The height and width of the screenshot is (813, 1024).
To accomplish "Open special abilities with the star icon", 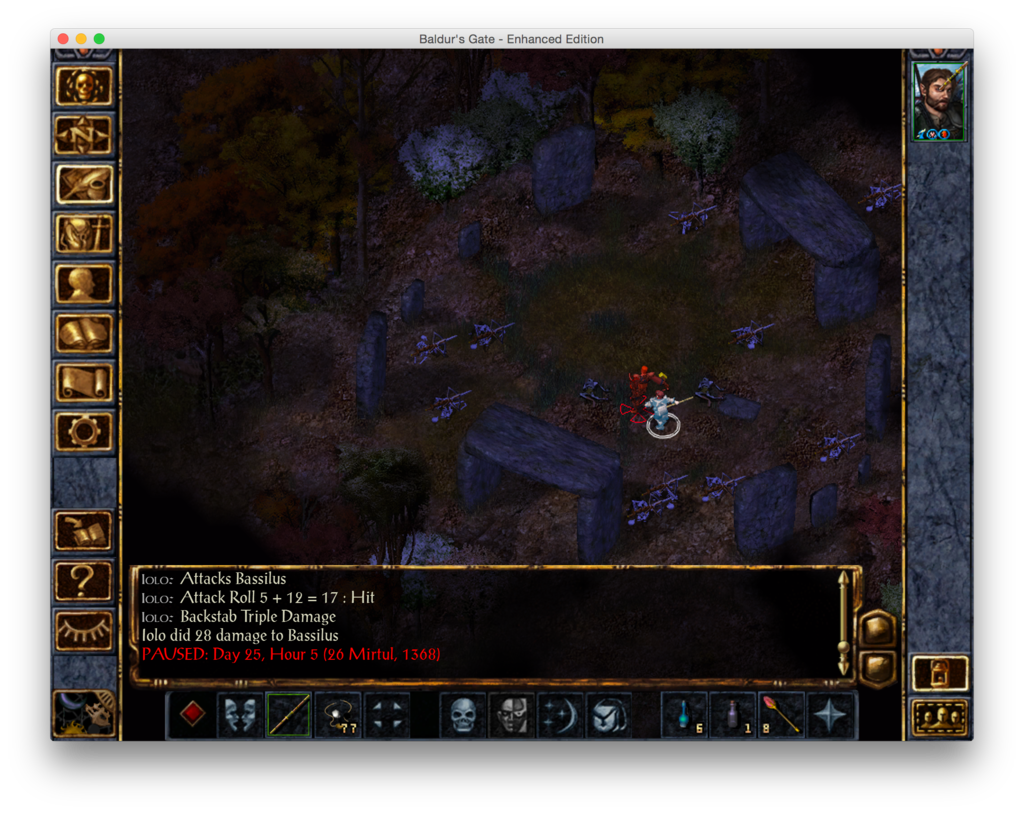I will coord(831,714).
